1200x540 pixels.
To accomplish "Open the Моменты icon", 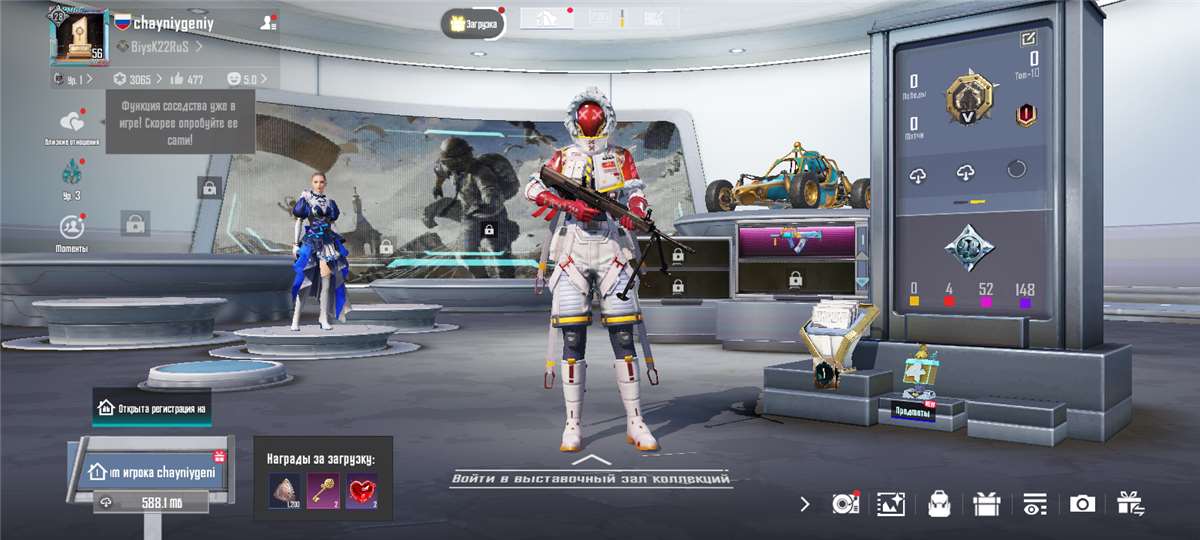I will click(x=71, y=230).
